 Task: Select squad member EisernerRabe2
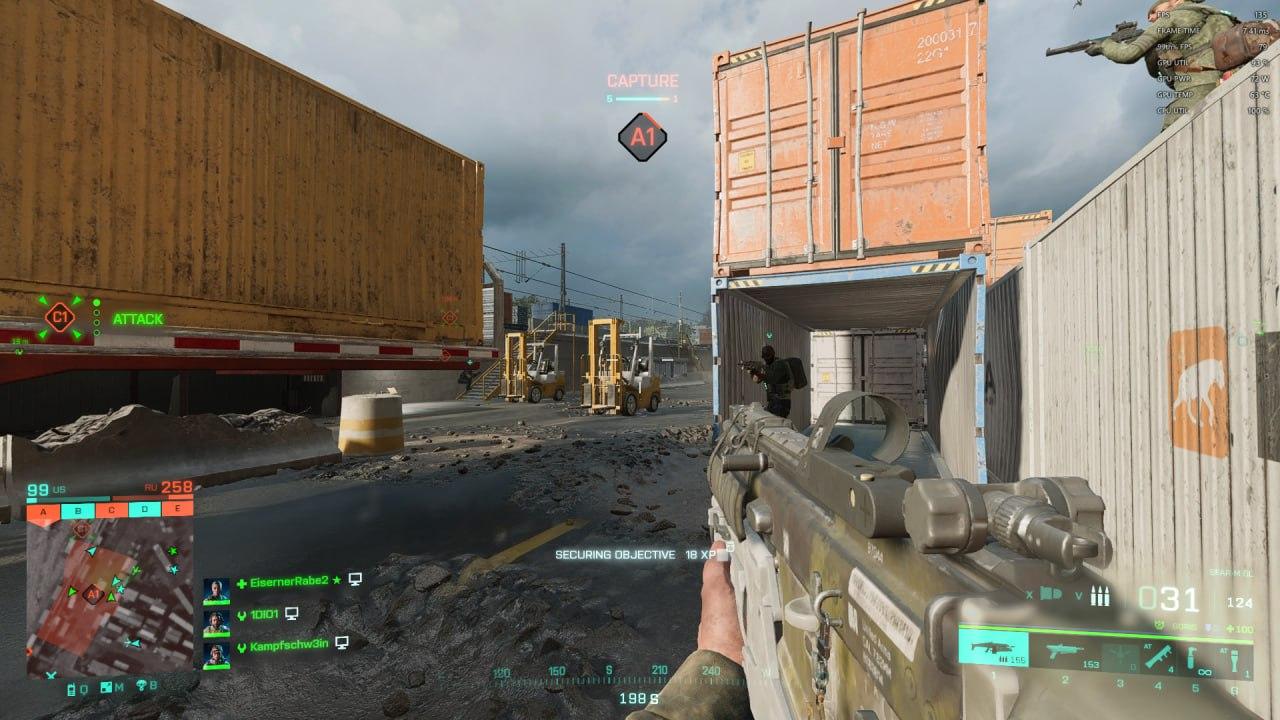[289, 580]
